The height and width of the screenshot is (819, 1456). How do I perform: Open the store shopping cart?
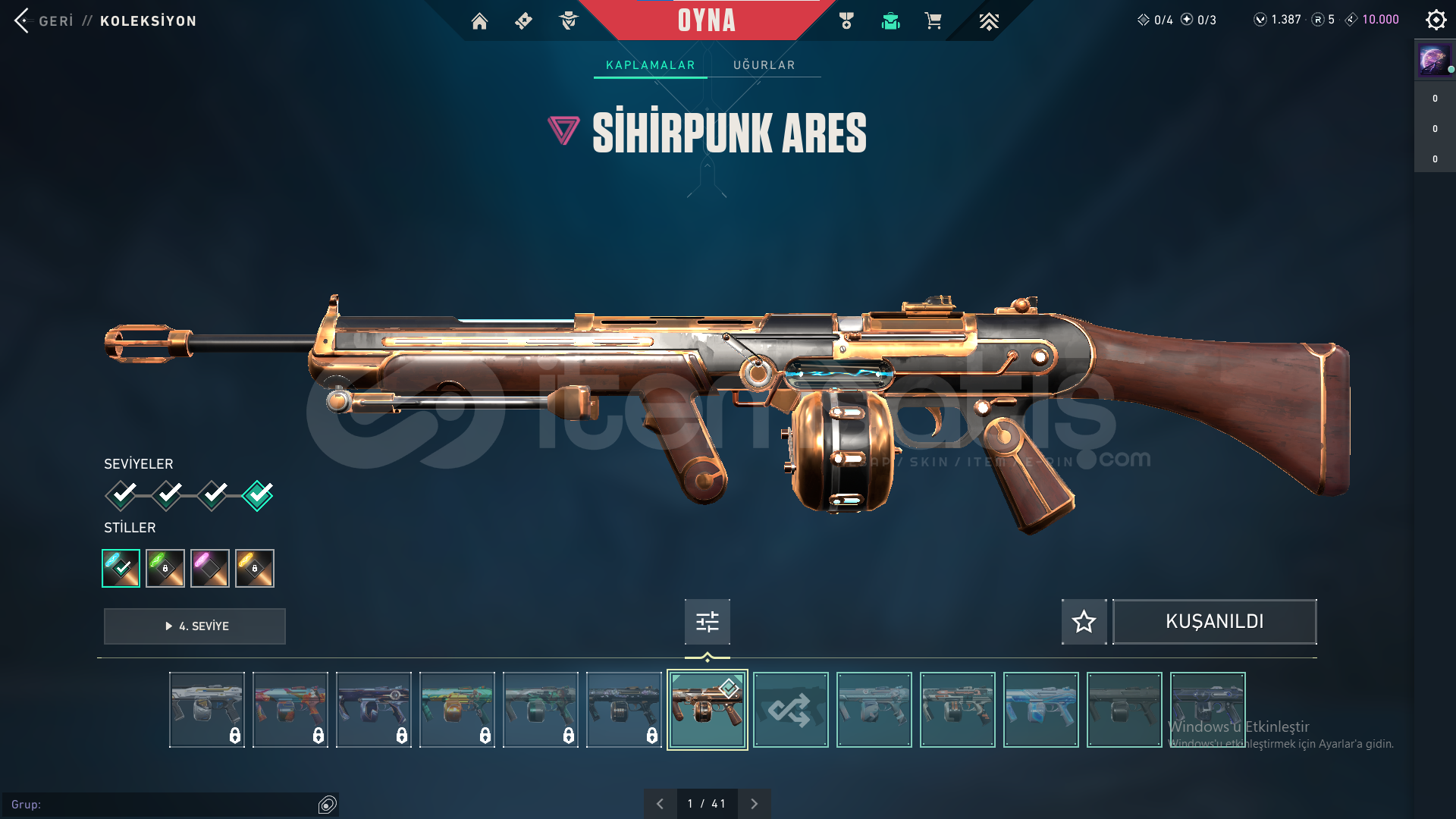pos(933,21)
